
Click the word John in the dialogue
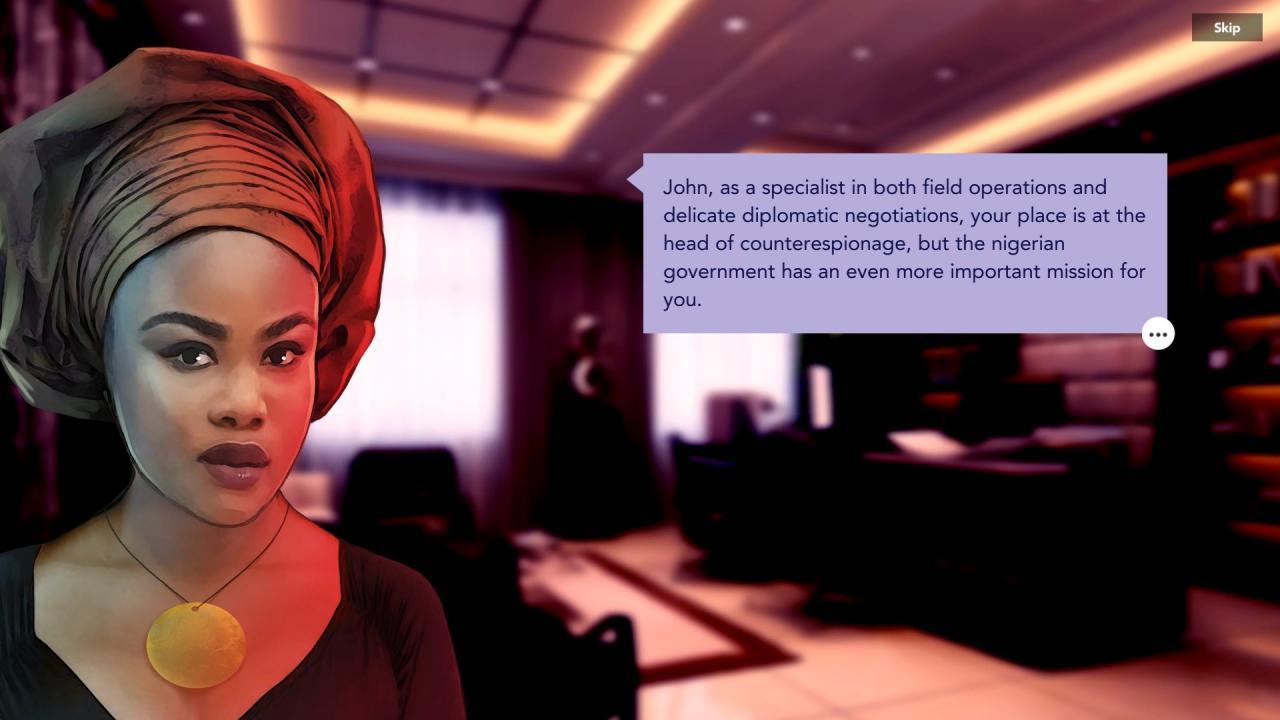(683, 187)
